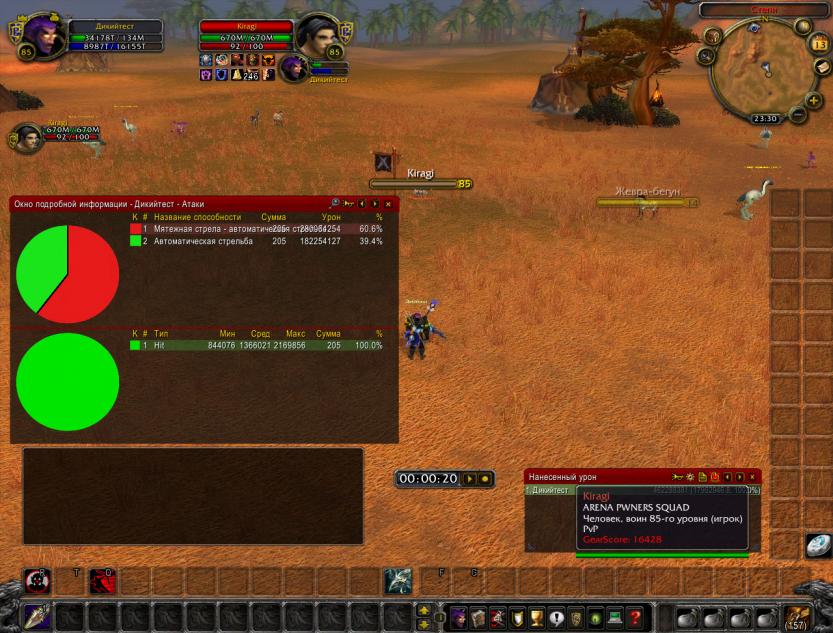
Task: Close the detailed attack info window
Action: tap(388, 204)
